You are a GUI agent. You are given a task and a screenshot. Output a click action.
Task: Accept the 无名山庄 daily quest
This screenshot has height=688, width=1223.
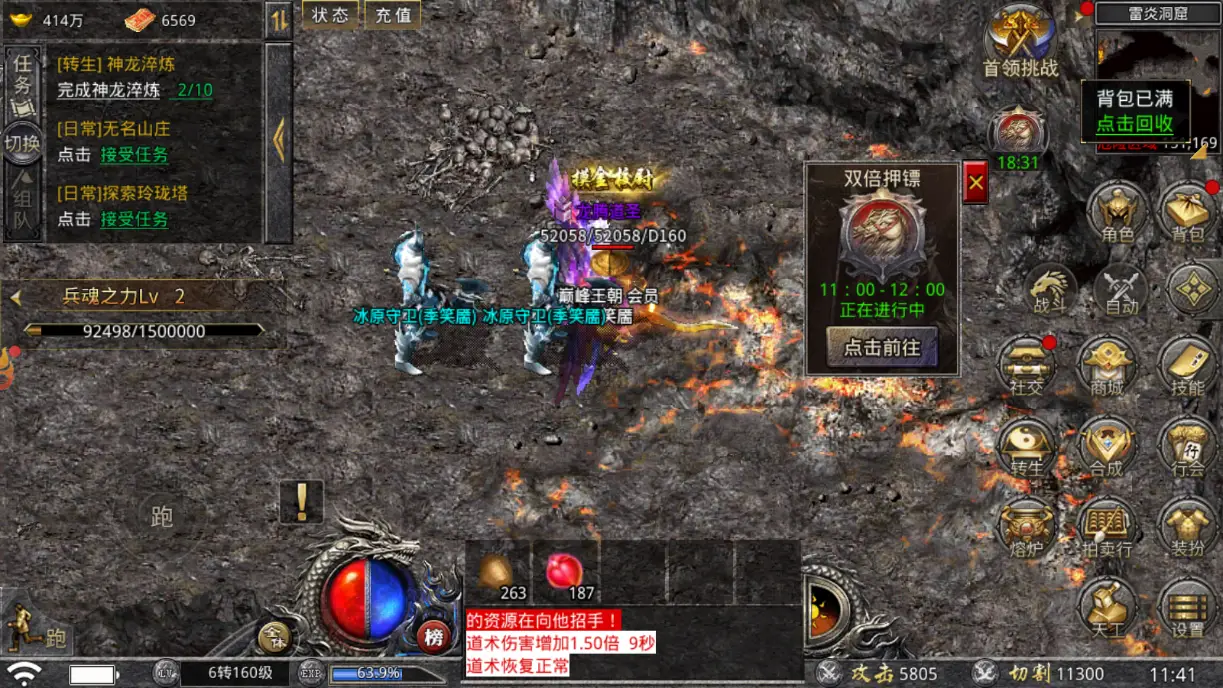pyautogui.click(x=134, y=155)
